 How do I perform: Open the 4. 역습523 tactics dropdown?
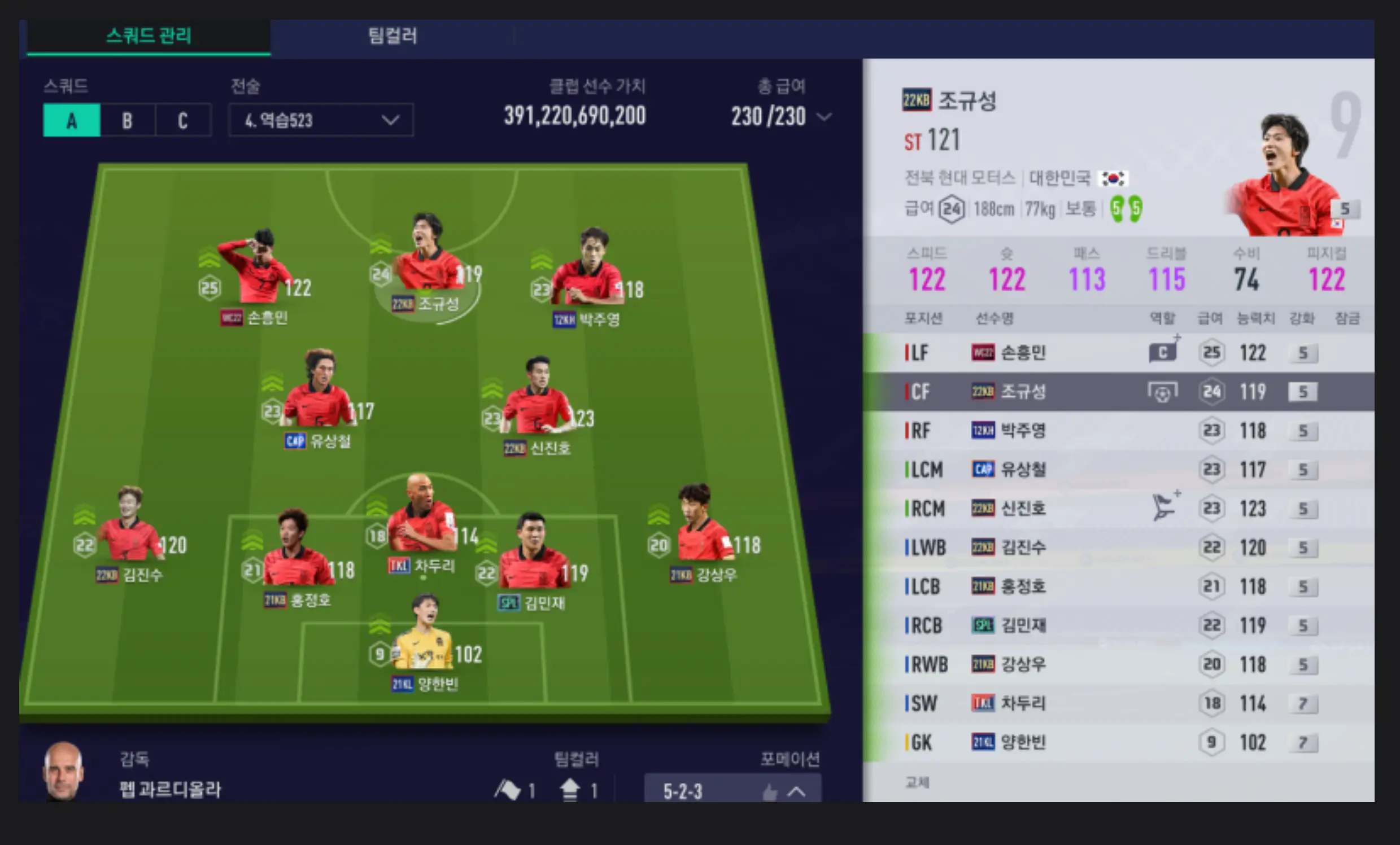(x=320, y=120)
